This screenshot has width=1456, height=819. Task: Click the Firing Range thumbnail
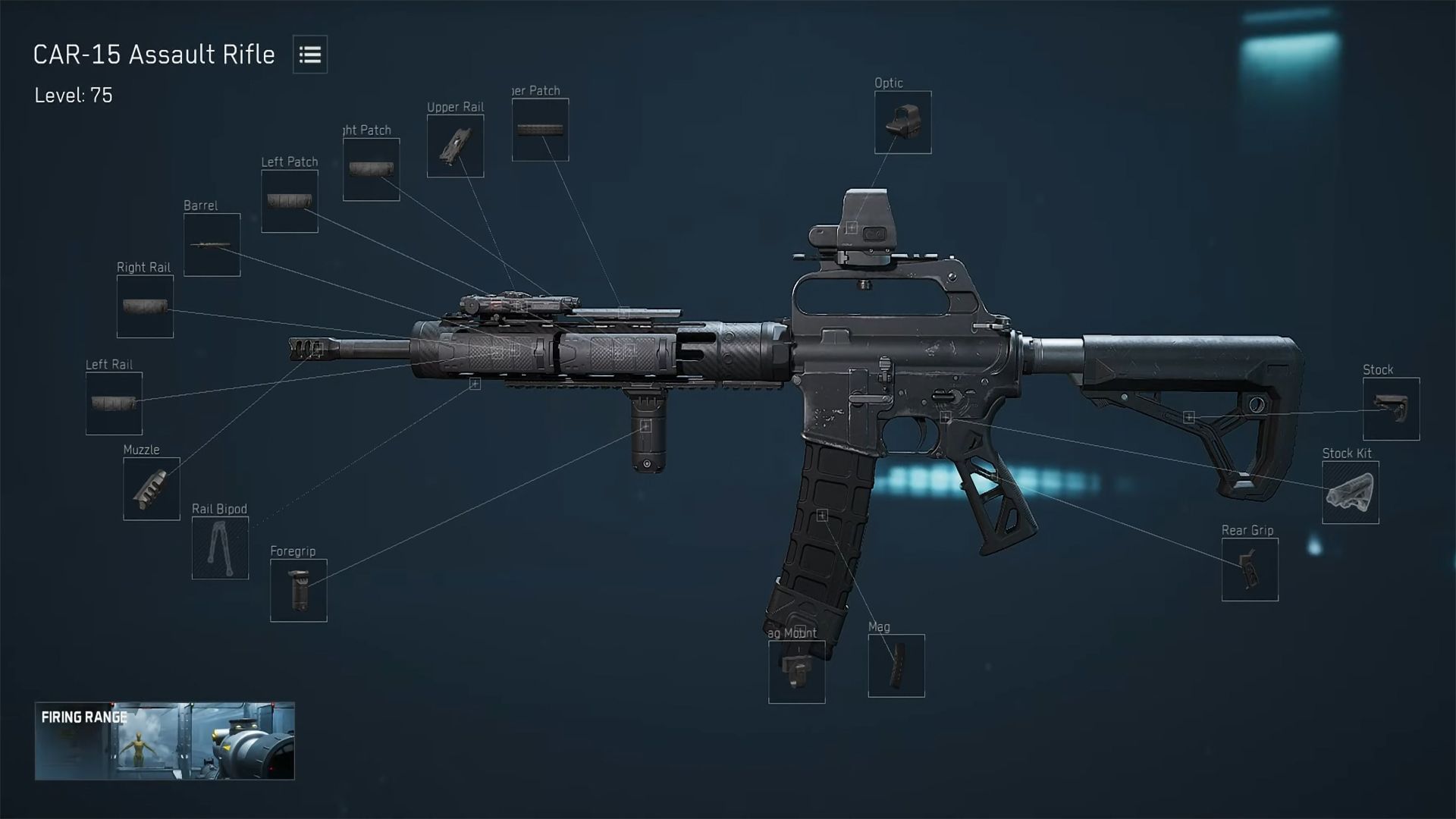167,742
